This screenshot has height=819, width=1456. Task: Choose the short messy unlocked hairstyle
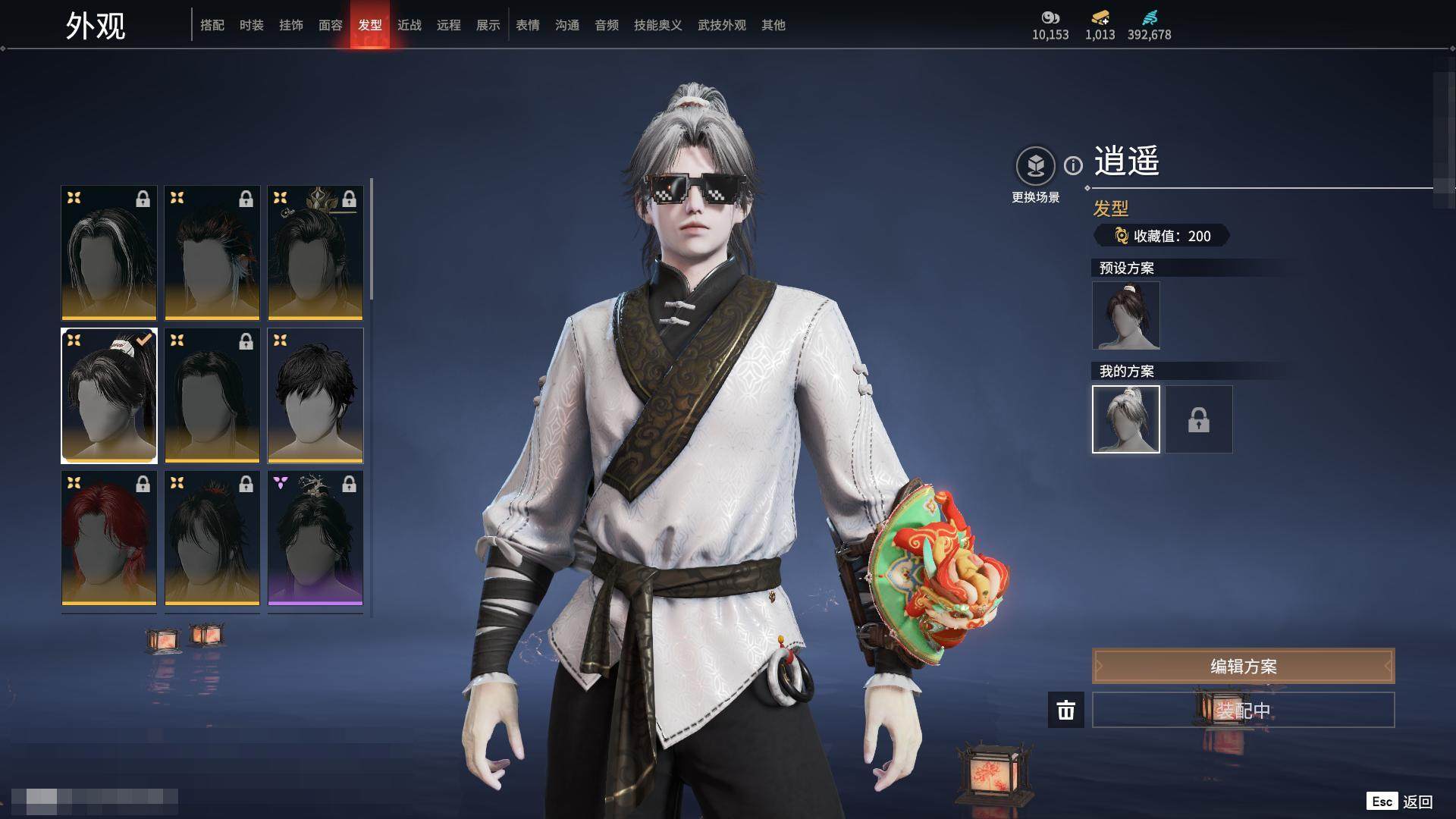pos(315,395)
